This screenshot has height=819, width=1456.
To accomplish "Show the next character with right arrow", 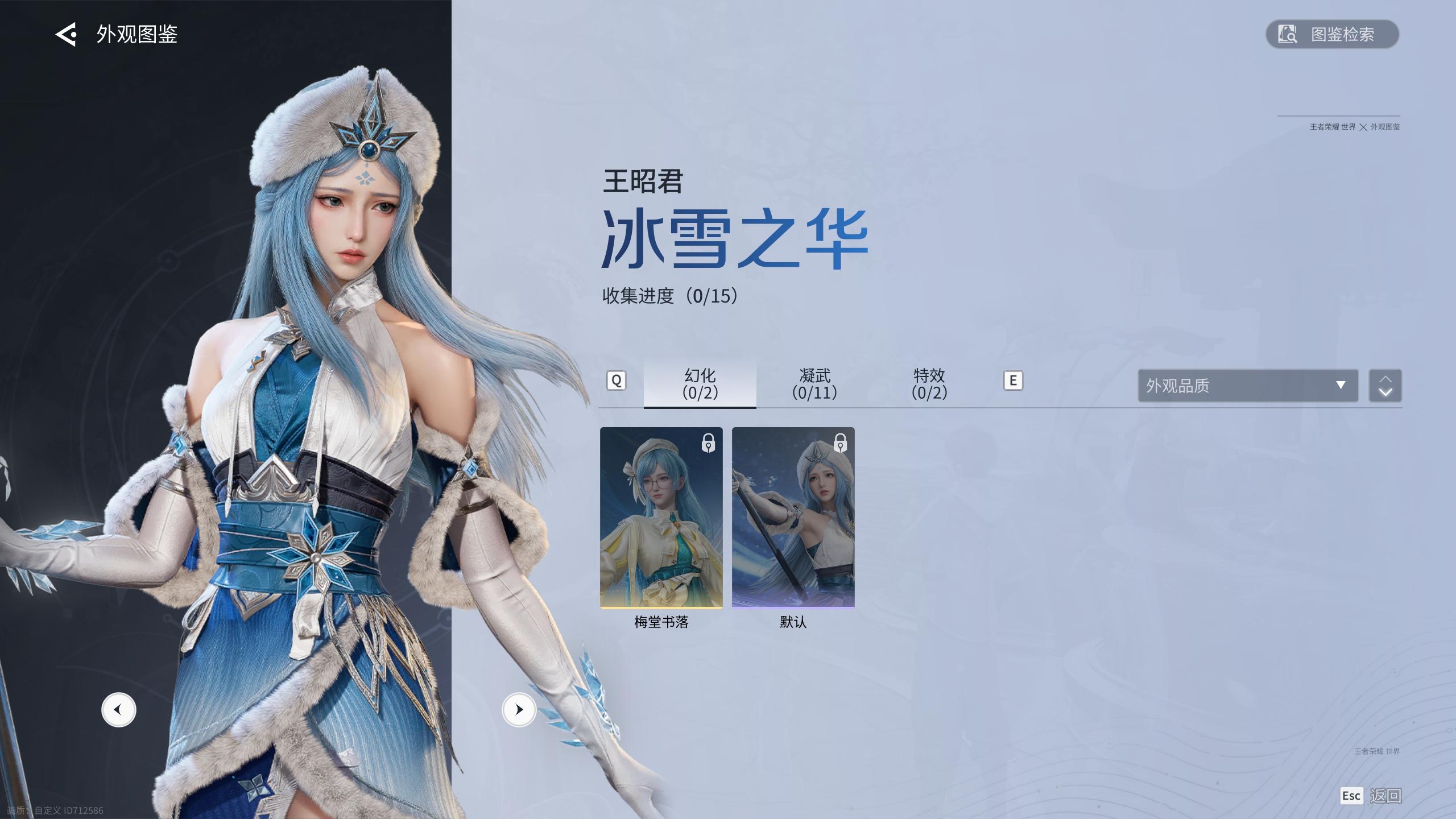I will (x=519, y=710).
